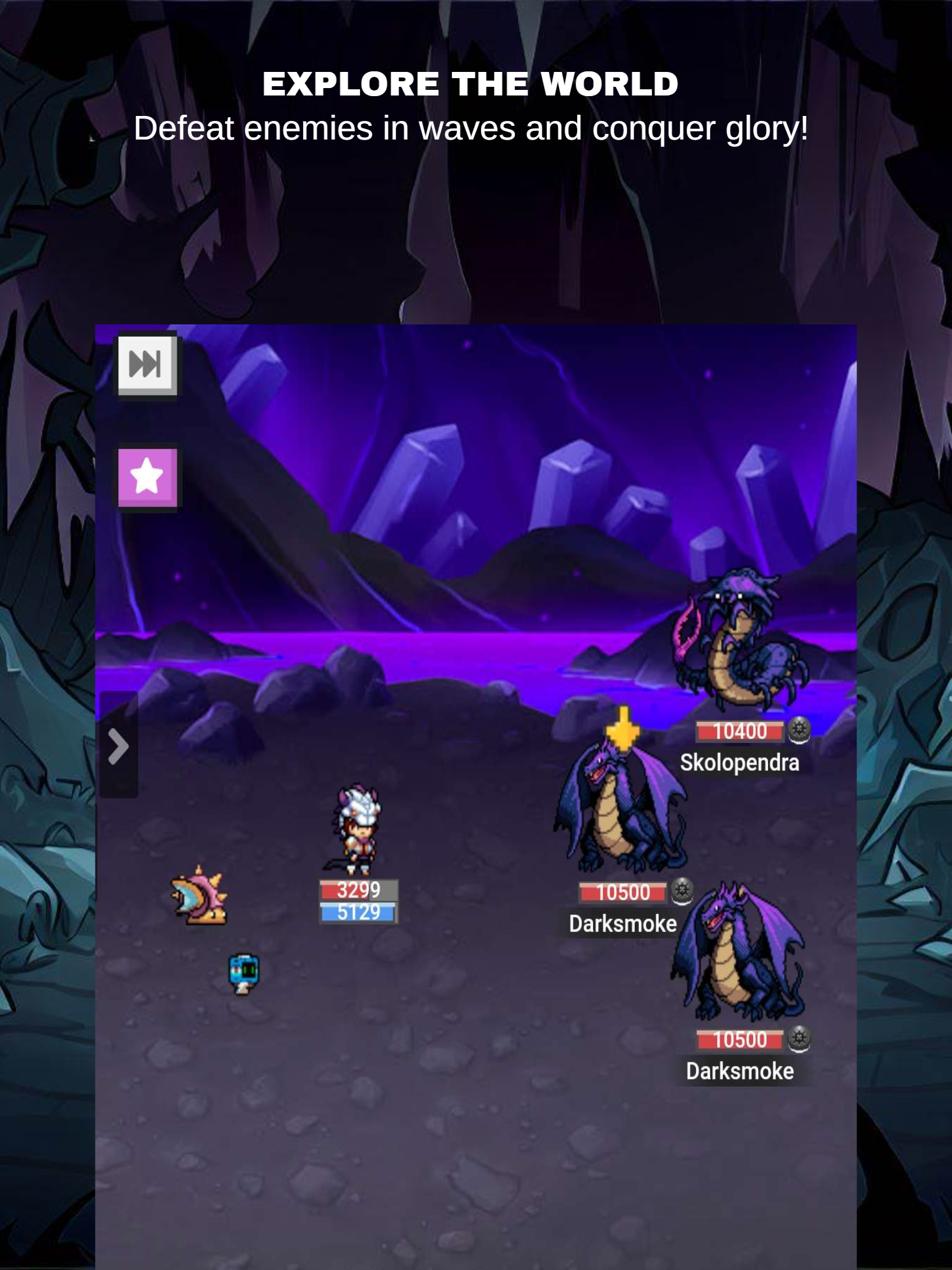Collapse the side drawer with the chevron arrow
This screenshot has height=1270, width=952.
[x=119, y=747]
